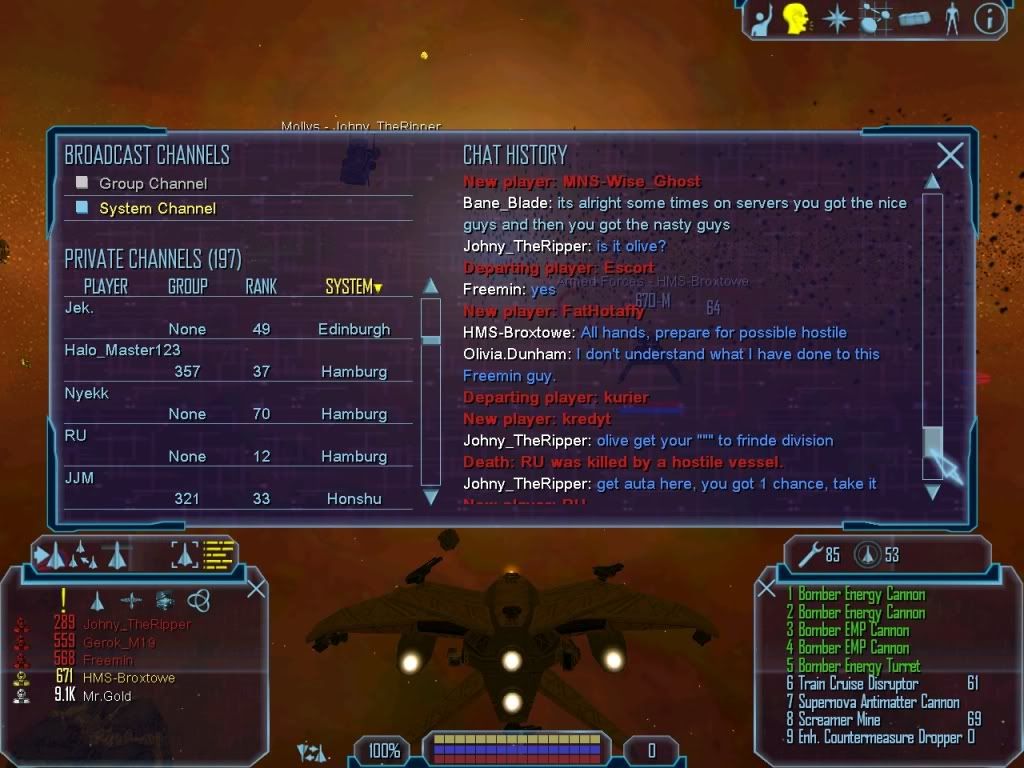This screenshot has width=1024, height=768.
Task: Target Johny_TheRipper in the contact list
Action: 136,624
